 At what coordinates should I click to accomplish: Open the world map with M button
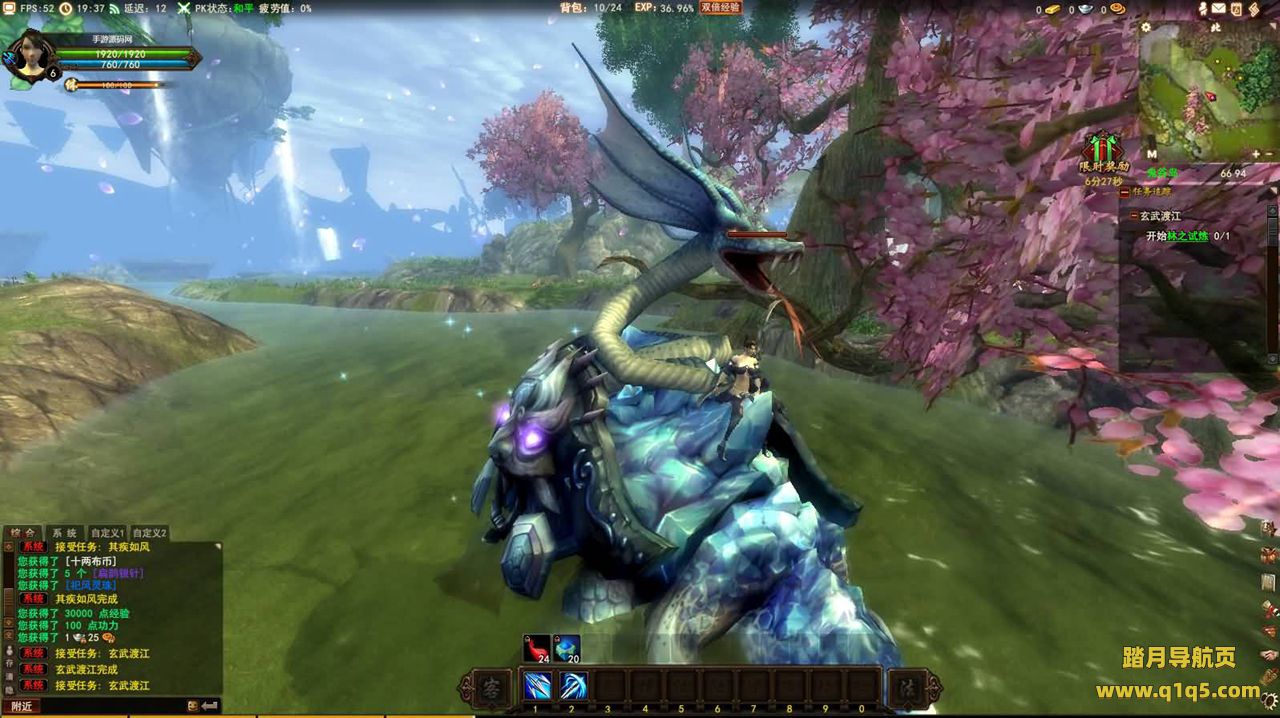click(1151, 154)
